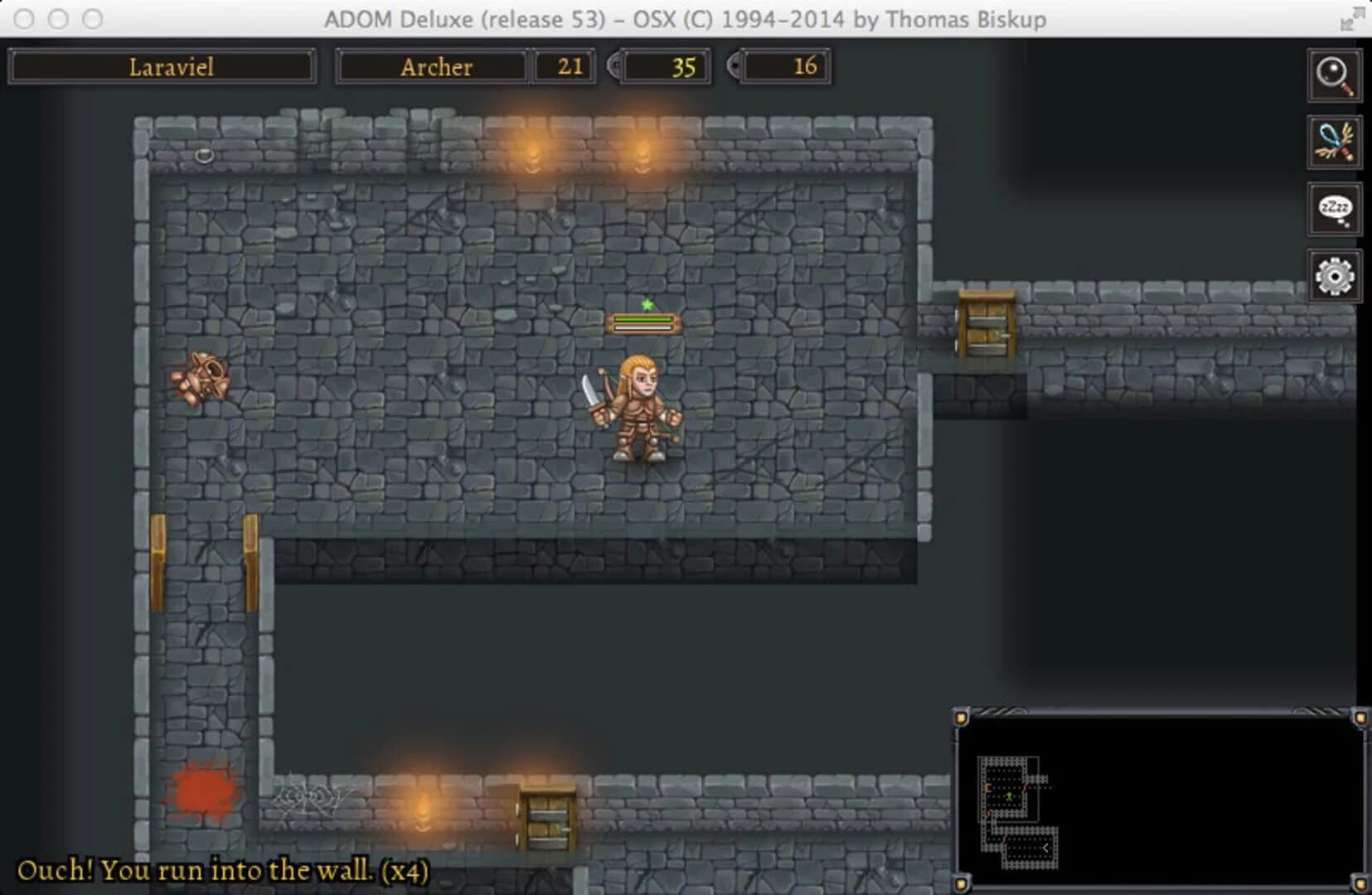This screenshot has width=1372, height=895.
Task: Select the Archer class plaque
Action: [x=432, y=66]
